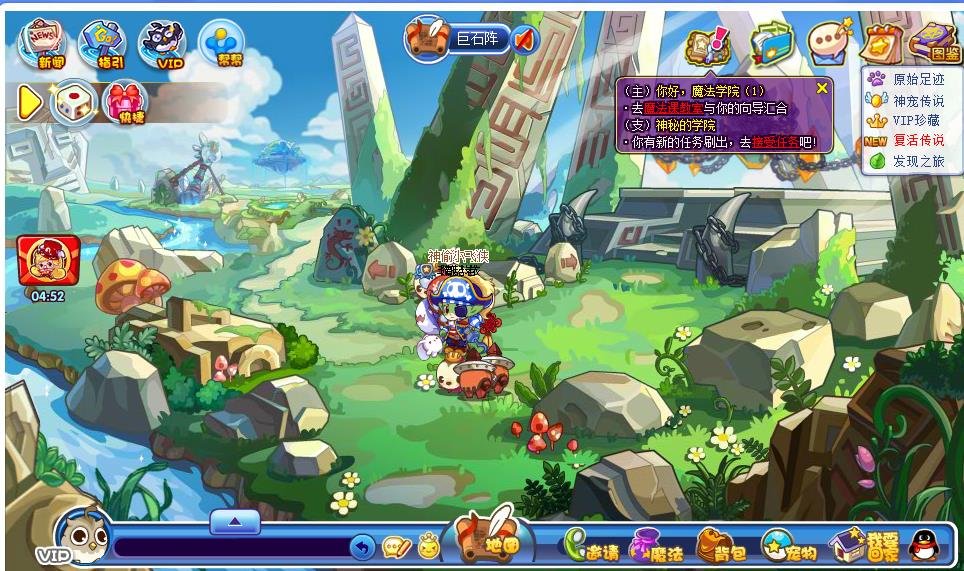The image size is (964, 571).
Task: Open the 宠物 pet menu
Action: [x=789, y=546]
